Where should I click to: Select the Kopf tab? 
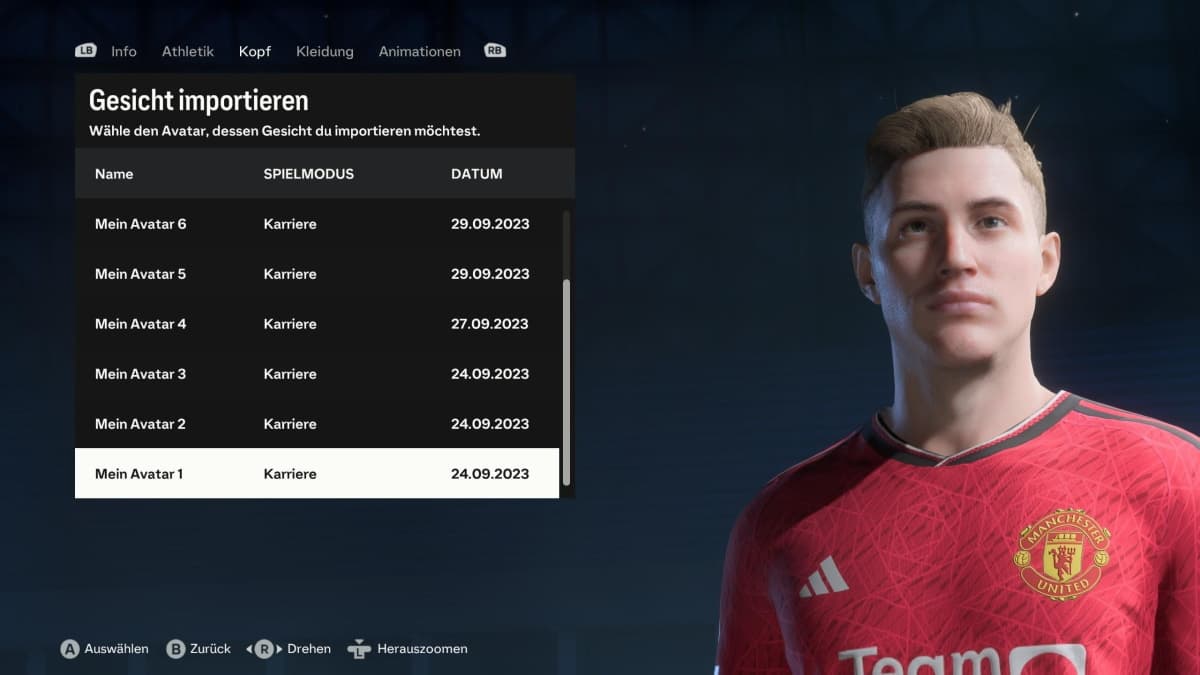click(x=255, y=51)
